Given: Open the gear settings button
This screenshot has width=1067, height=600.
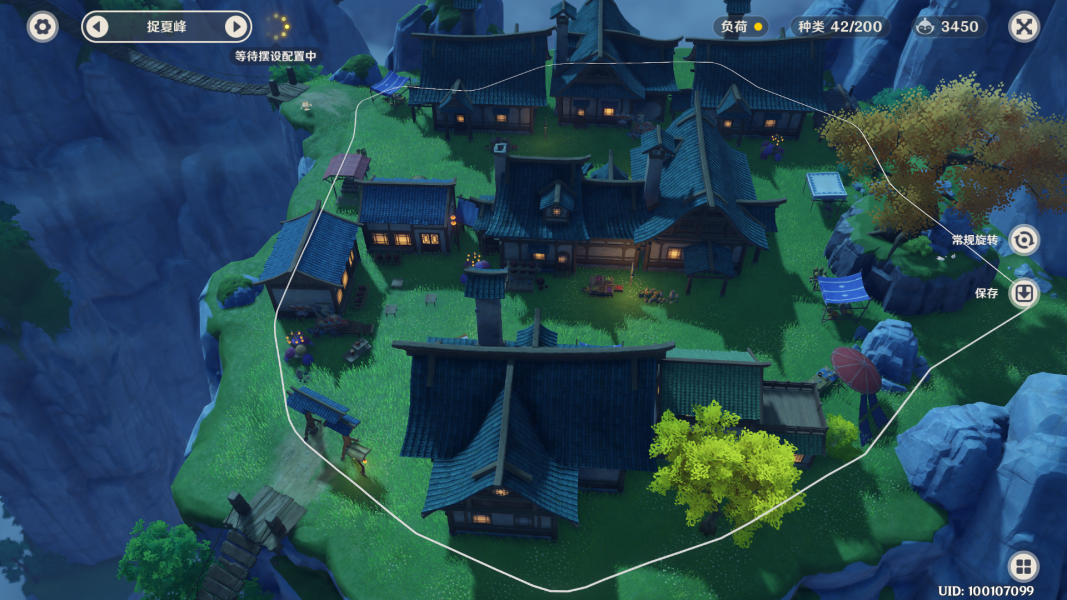Looking at the screenshot, I should pyautogui.click(x=42, y=27).
